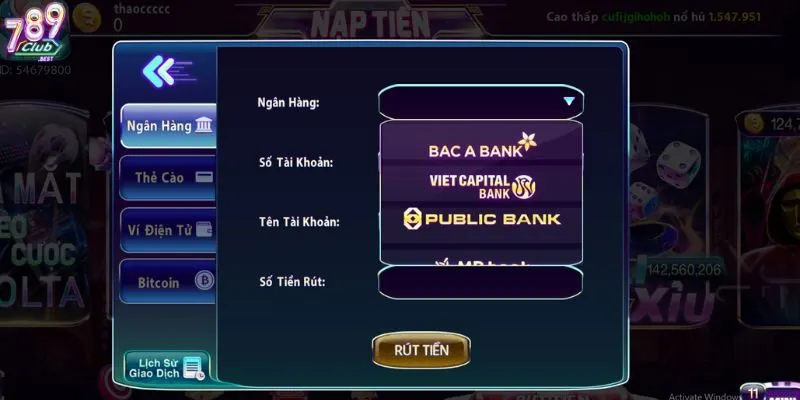
Task: Click the Số Tiền Rút input field
Action: (x=480, y=282)
